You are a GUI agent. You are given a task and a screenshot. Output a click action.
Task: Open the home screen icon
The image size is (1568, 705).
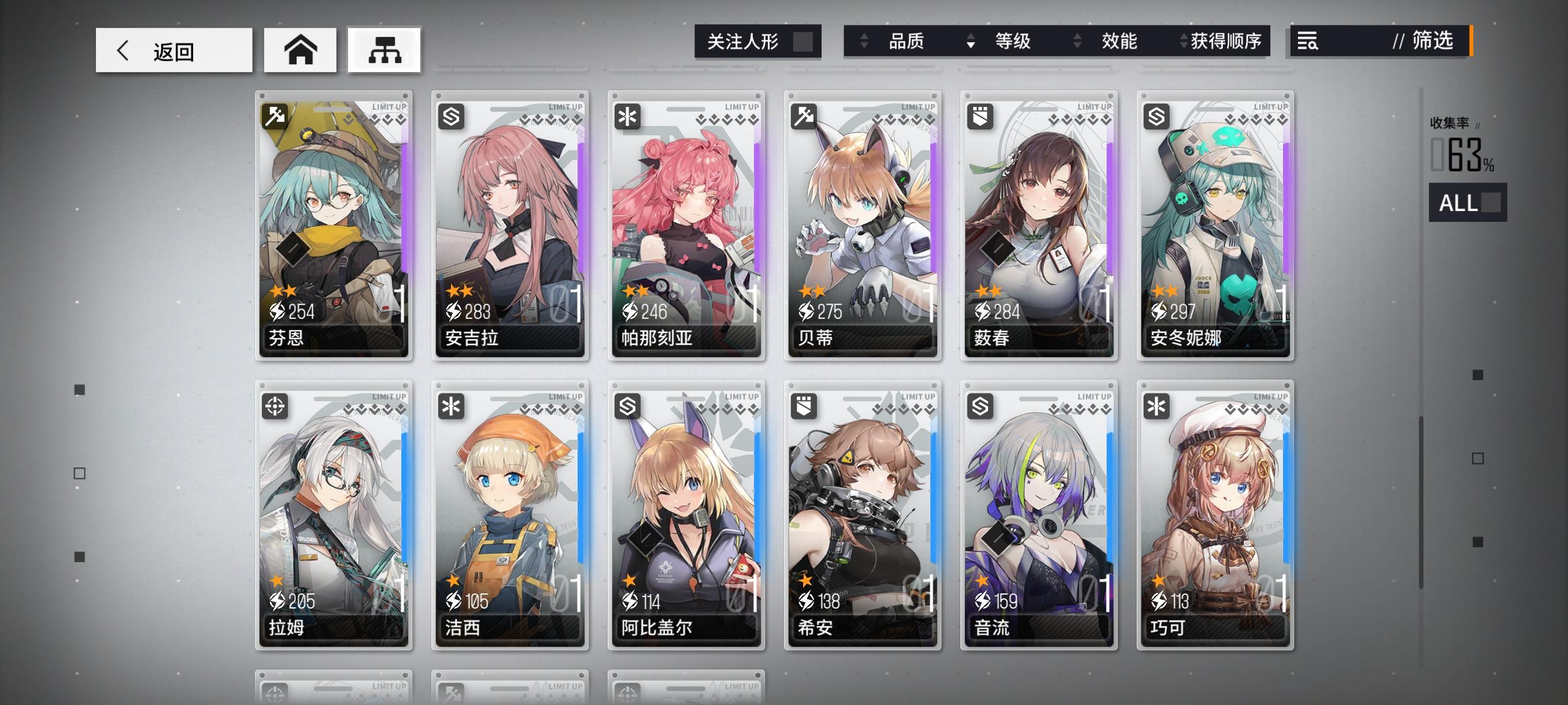[300, 50]
